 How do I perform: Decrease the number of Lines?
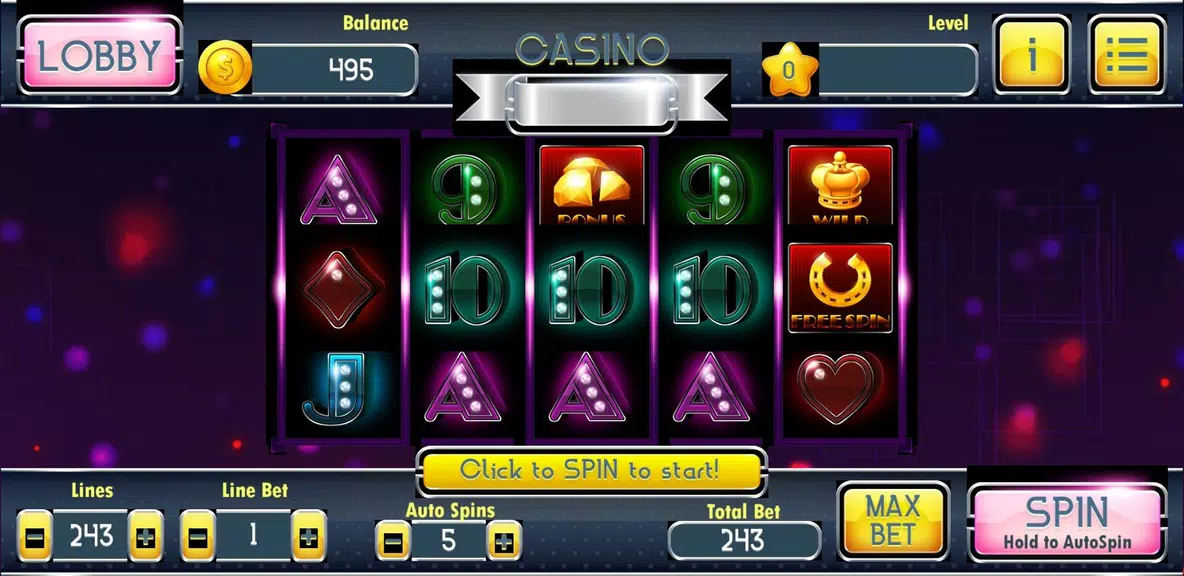click(34, 536)
